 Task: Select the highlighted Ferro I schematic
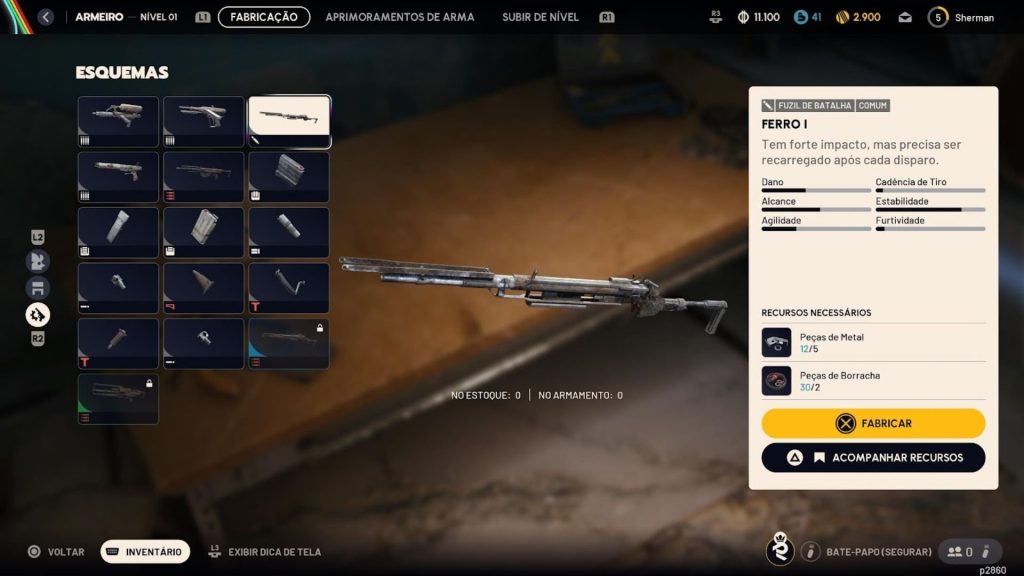289,121
